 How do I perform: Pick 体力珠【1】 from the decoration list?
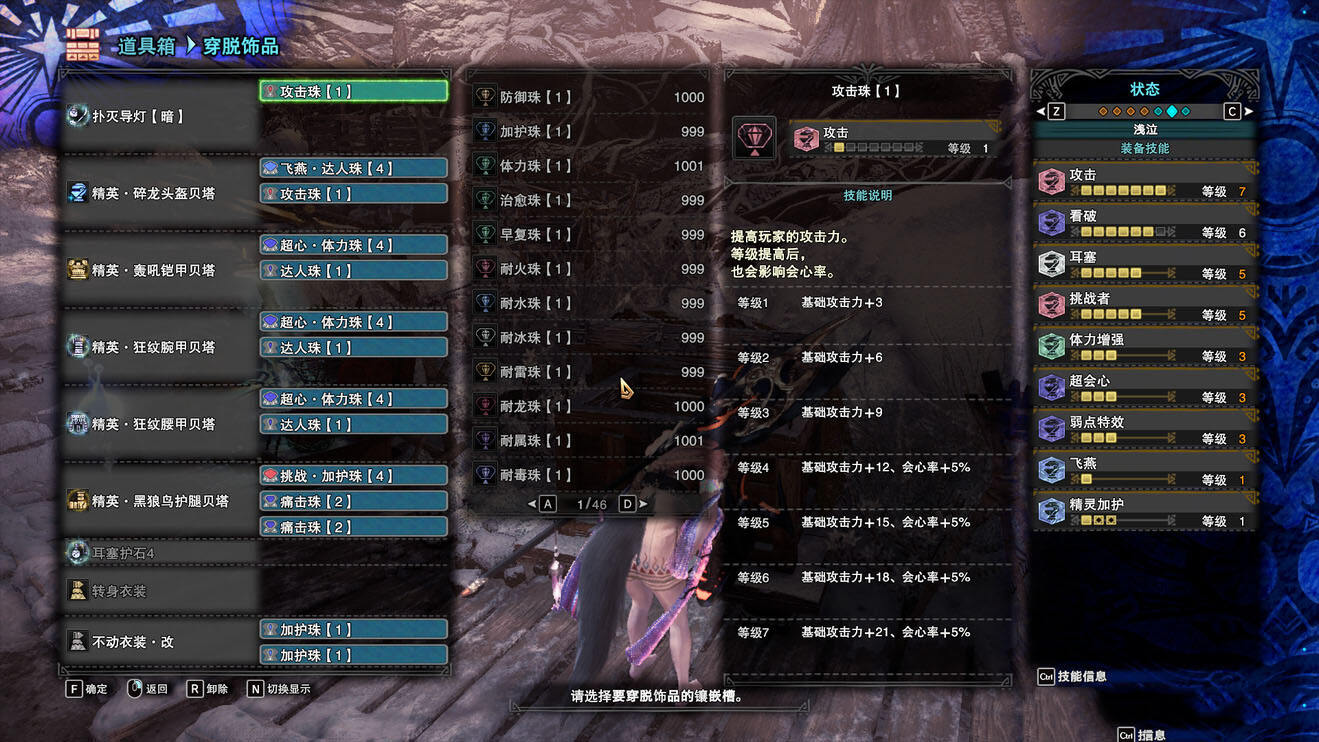coord(590,166)
